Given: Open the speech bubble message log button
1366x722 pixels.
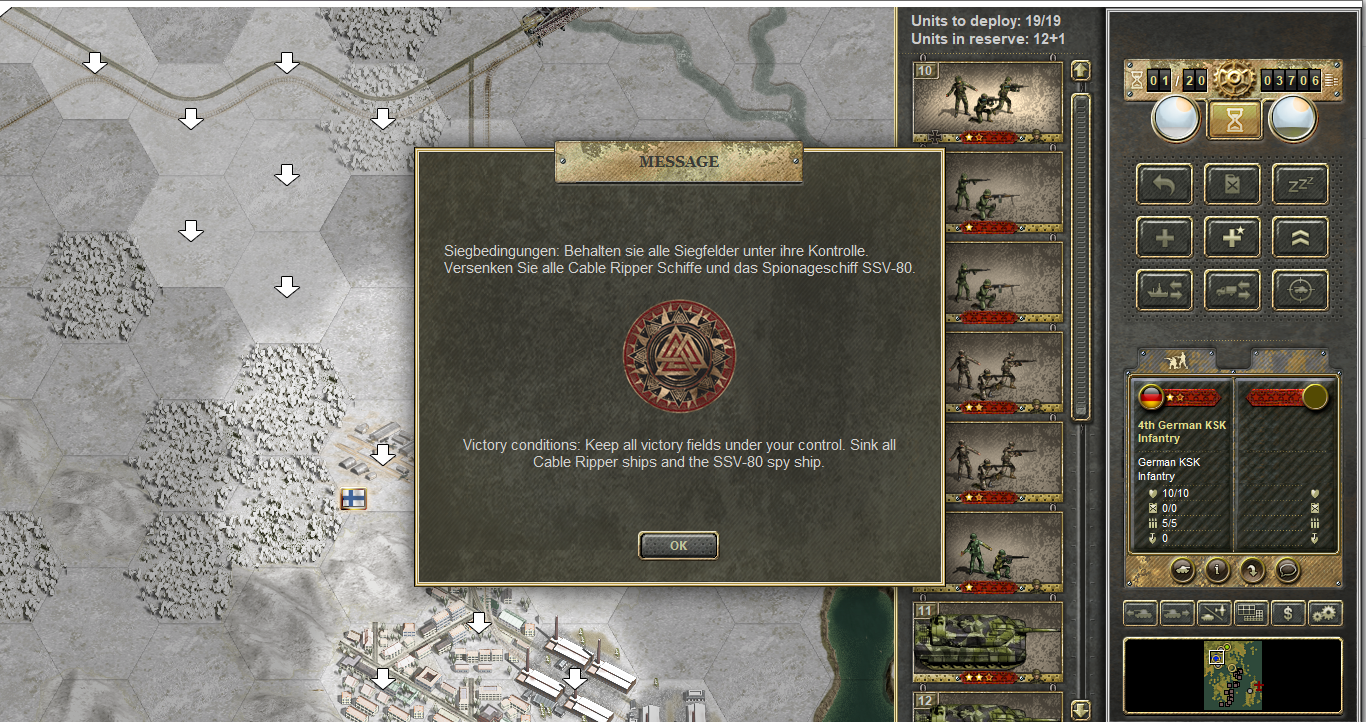Looking at the screenshot, I should (x=1287, y=570).
